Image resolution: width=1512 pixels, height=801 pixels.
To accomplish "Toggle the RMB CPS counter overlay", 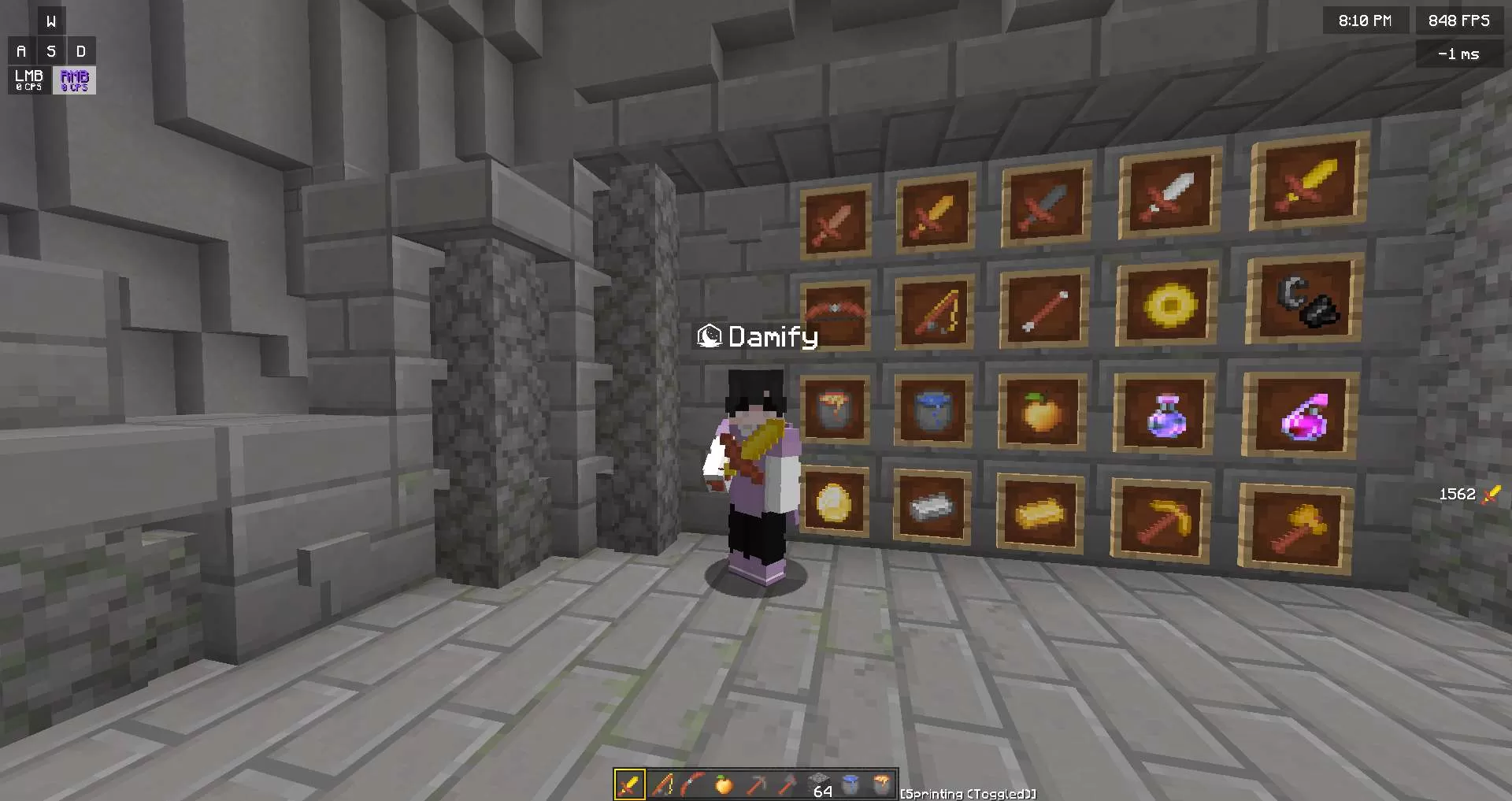I will pyautogui.click(x=73, y=80).
